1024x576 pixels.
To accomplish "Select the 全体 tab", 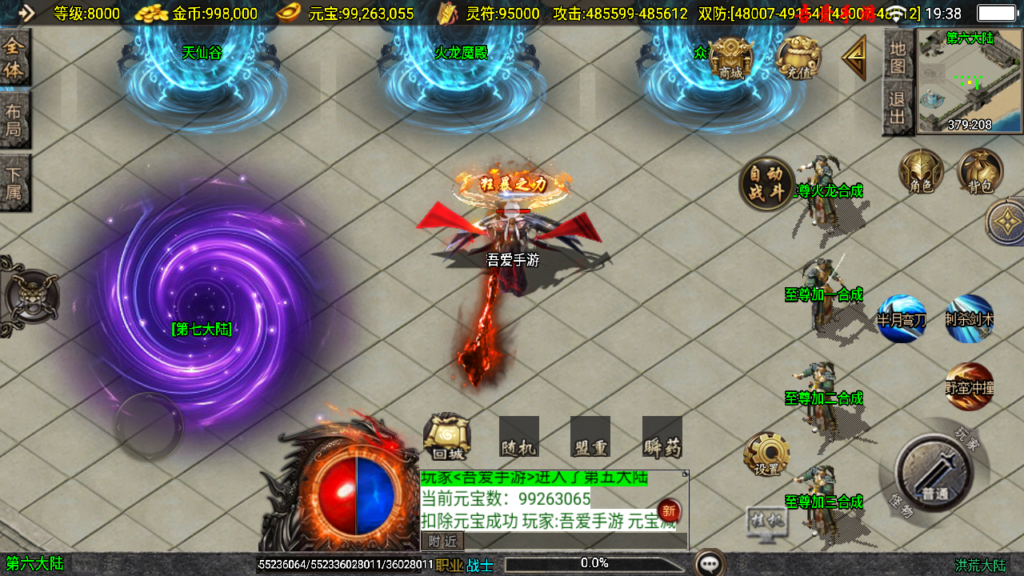I will [15, 58].
